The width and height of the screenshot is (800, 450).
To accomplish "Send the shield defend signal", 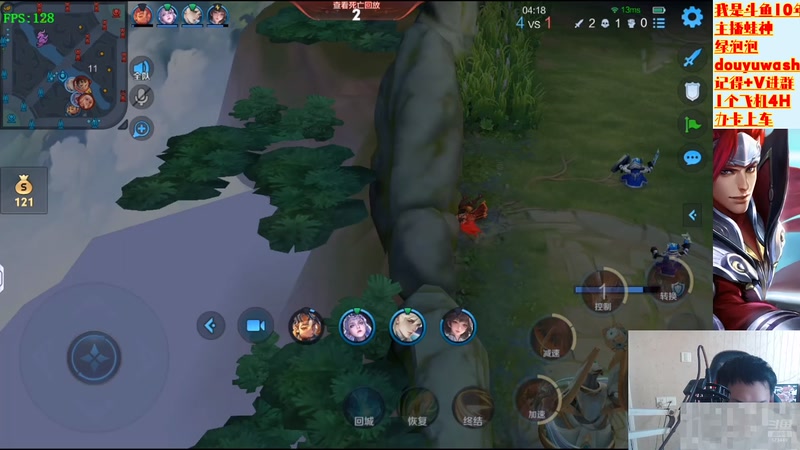I will pyautogui.click(x=692, y=91).
